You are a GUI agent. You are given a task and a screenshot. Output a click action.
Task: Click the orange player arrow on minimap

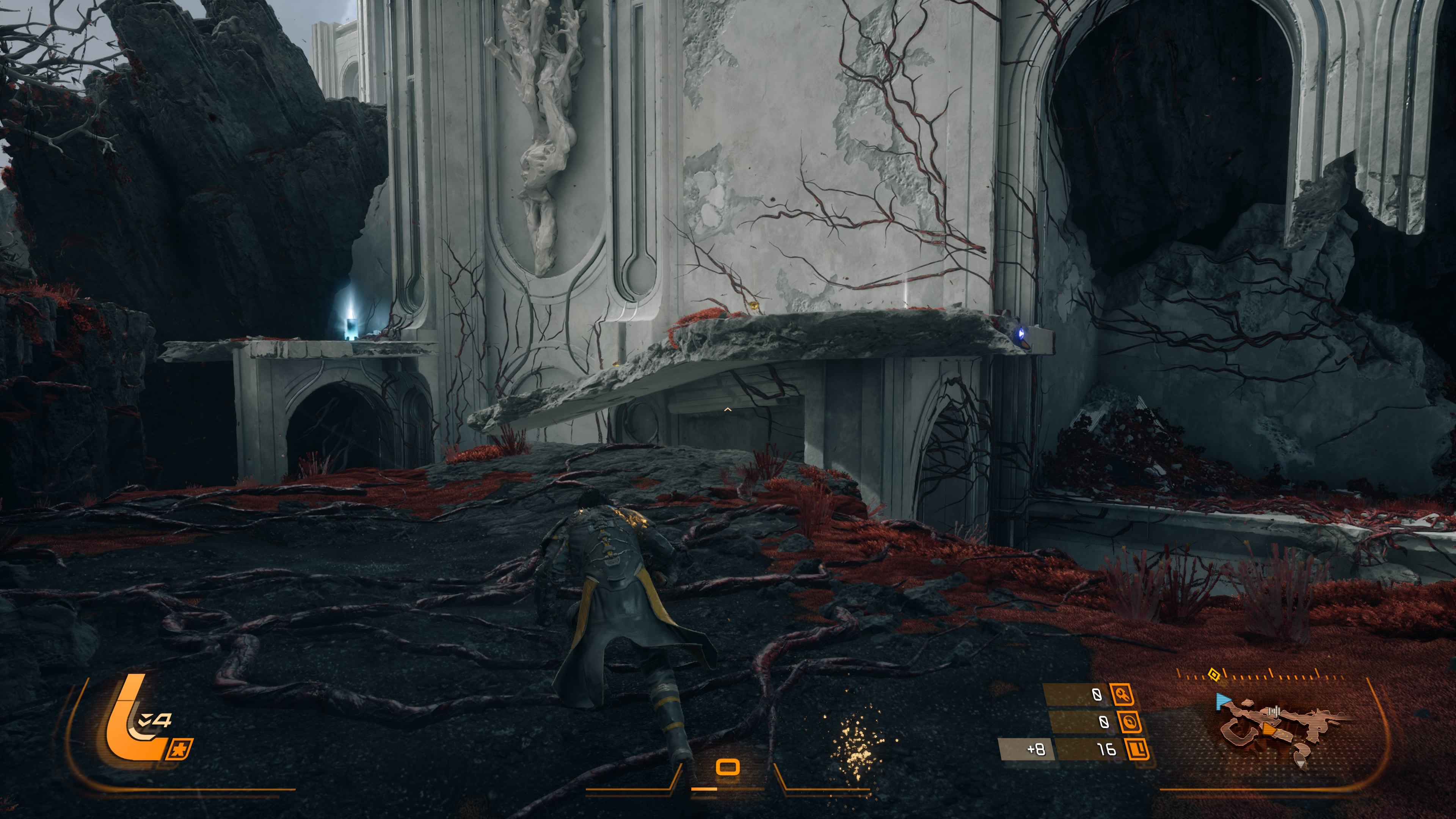[1269, 730]
